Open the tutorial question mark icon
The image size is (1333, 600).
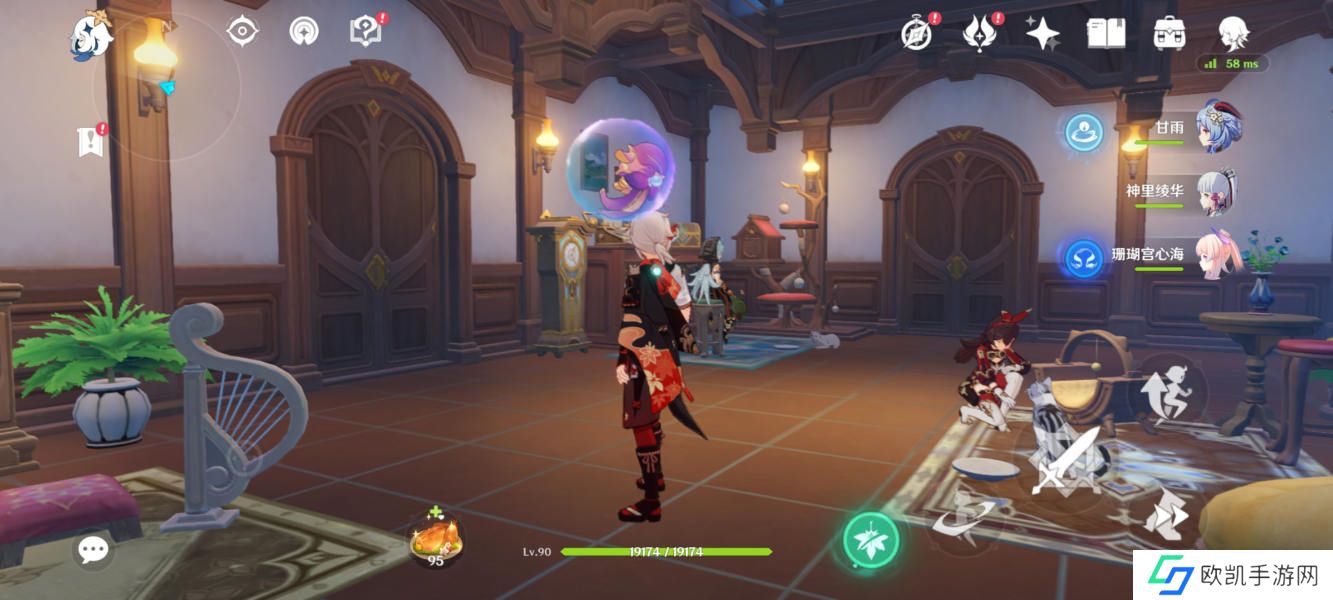365,31
